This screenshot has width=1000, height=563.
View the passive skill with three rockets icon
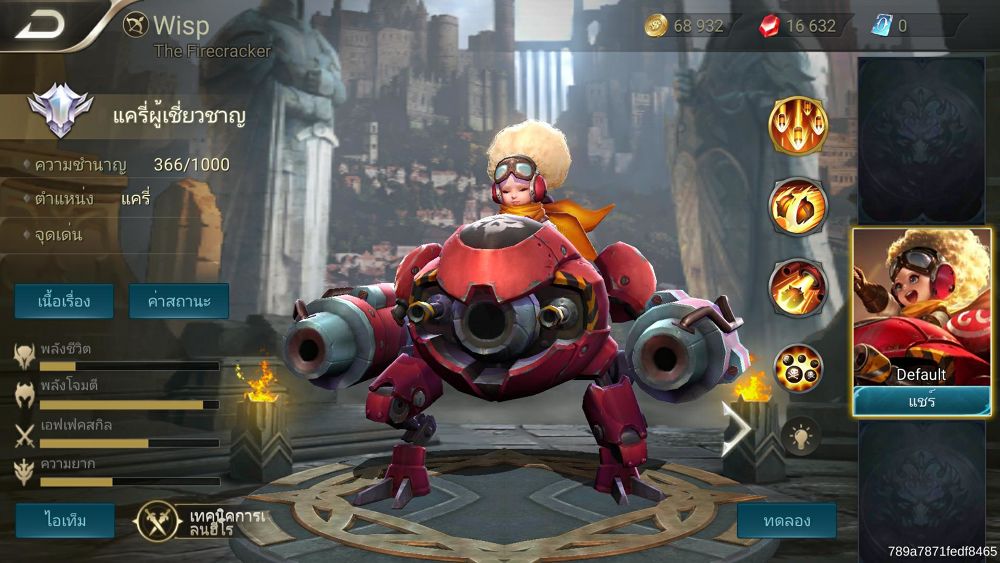pos(797,127)
